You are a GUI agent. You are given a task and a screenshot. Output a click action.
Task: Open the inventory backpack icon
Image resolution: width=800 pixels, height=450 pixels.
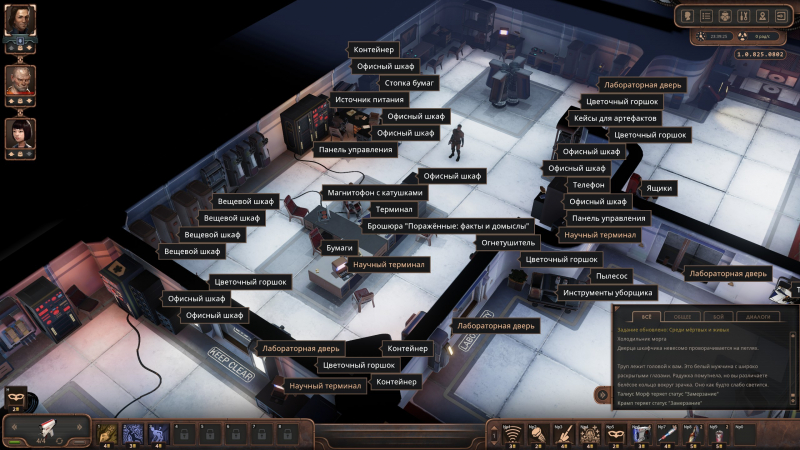[x=724, y=16]
